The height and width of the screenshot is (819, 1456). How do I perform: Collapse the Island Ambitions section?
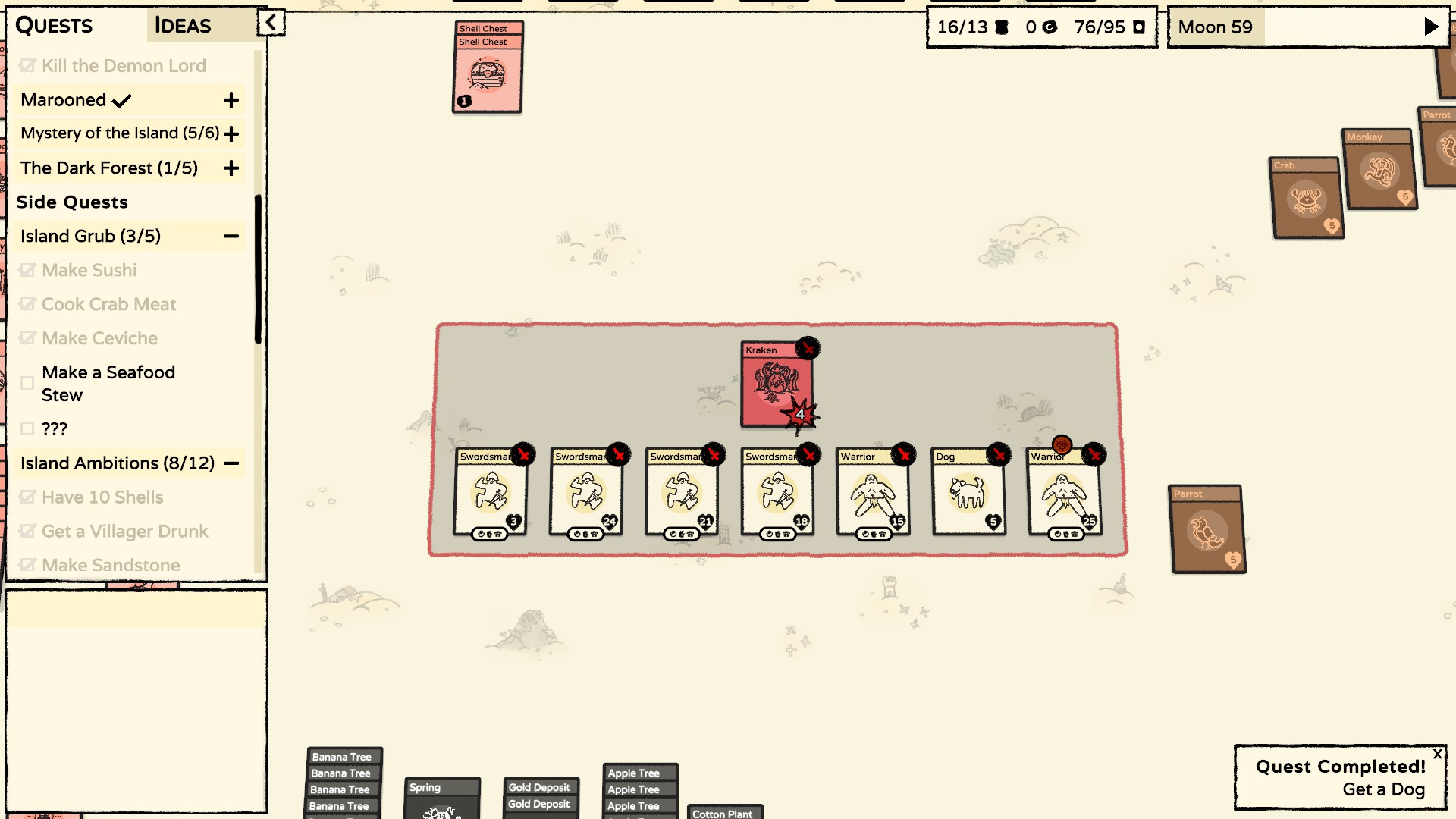pos(231,463)
